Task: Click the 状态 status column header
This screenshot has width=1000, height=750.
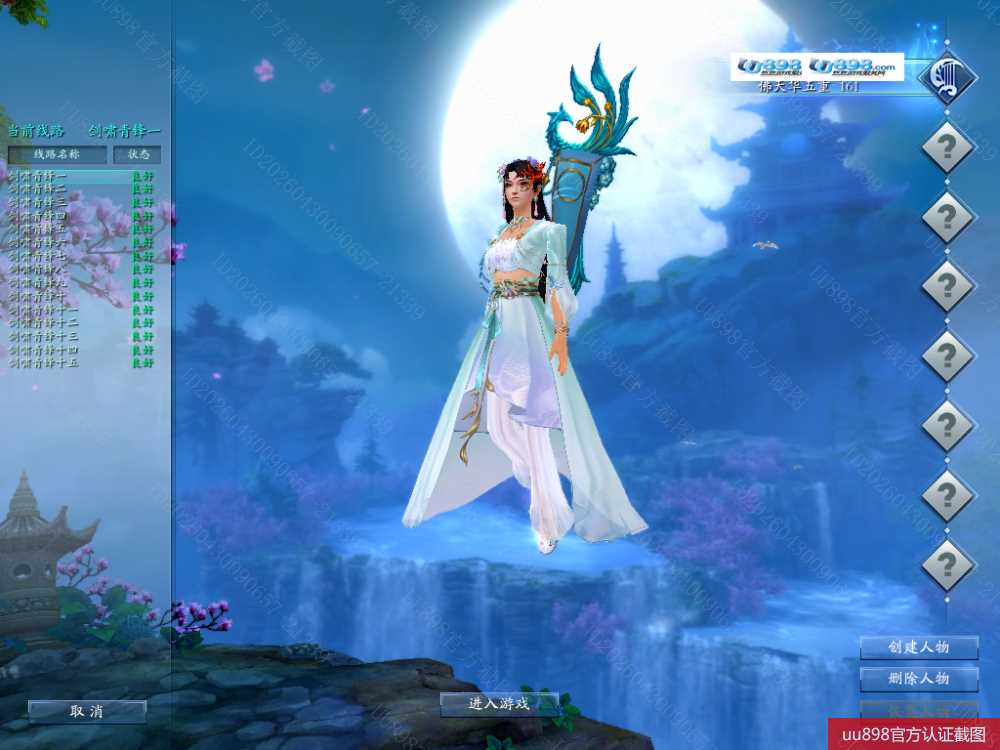Action: [x=137, y=155]
